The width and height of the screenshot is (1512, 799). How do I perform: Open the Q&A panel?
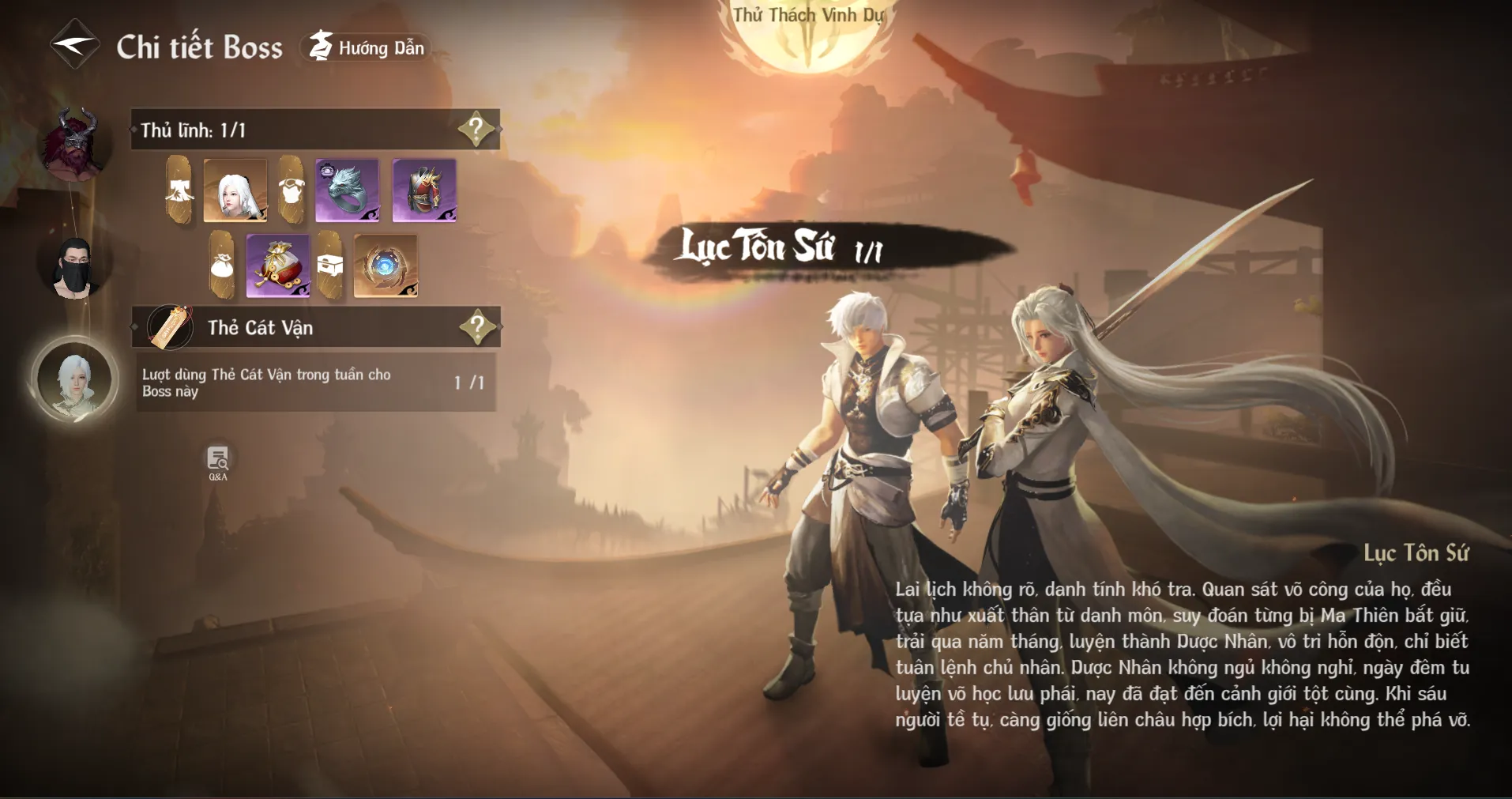coord(217,462)
